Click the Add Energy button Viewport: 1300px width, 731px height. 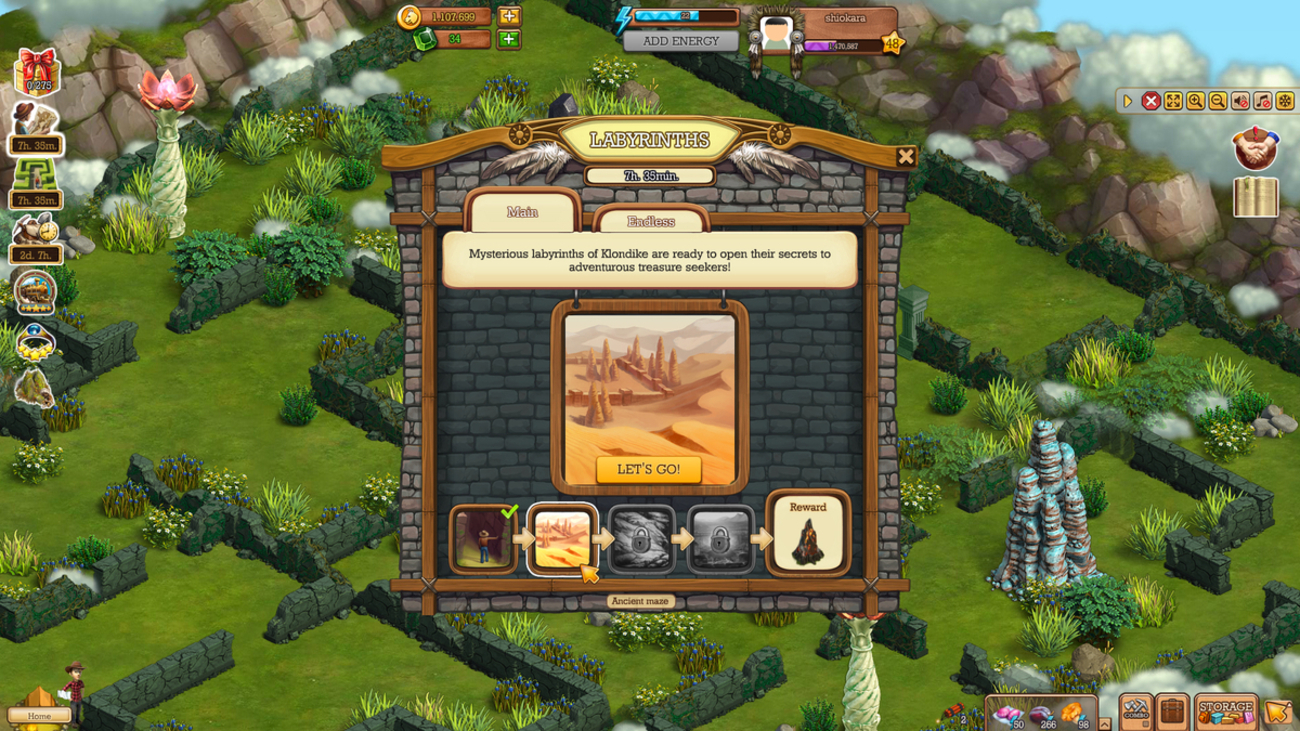(x=681, y=41)
